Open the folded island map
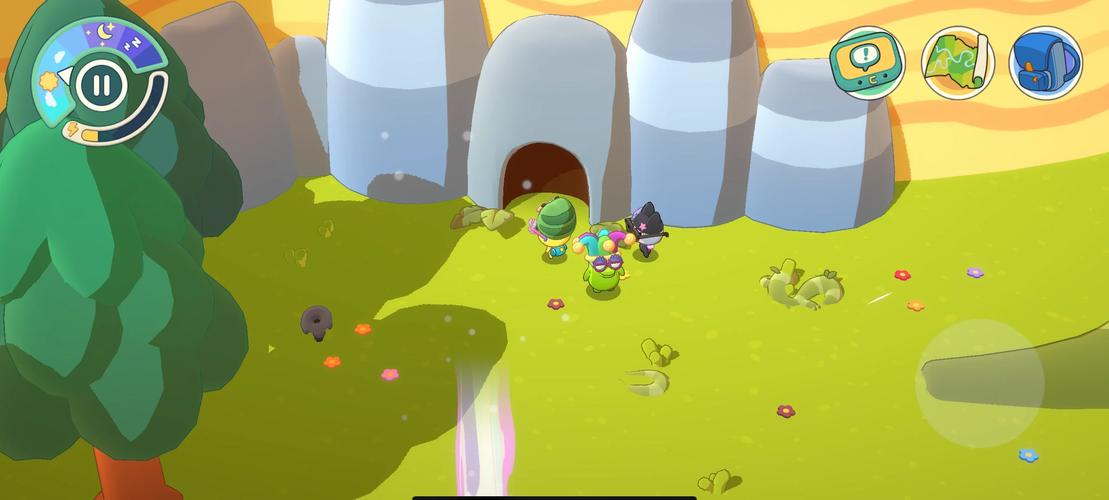The image size is (1109, 500). coord(957,63)
